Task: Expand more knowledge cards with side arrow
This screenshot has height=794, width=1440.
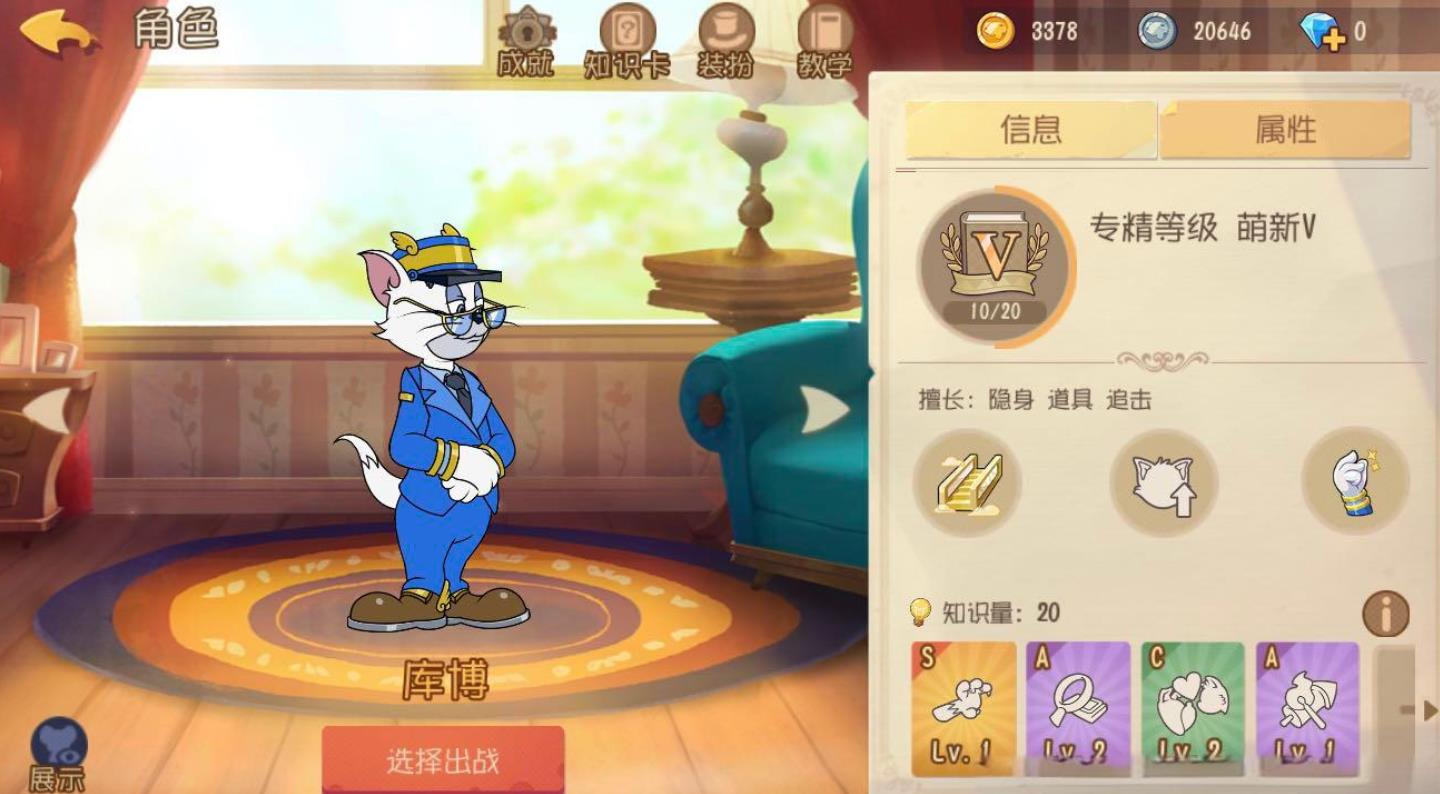Action: pyautogui.click(x=1428, y=710)
